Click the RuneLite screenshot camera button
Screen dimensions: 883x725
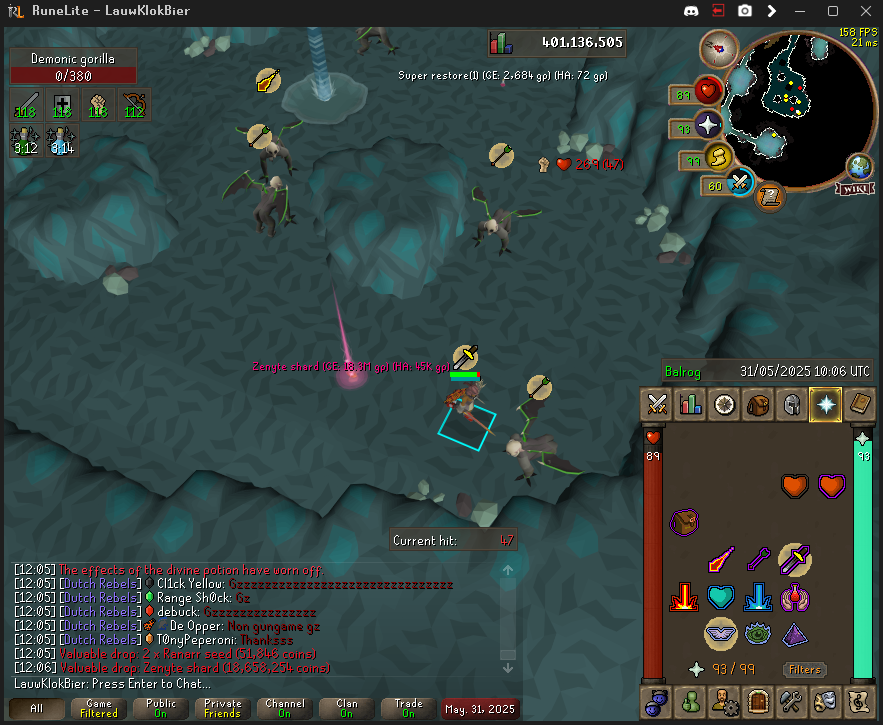click(x=744, y=11)
